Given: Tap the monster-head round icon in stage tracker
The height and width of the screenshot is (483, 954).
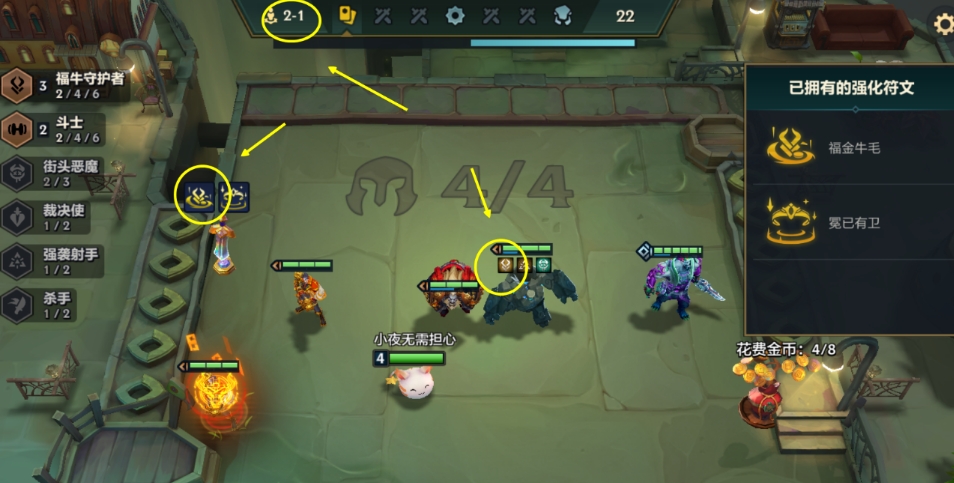Looking at the screenshot, I should pos(562,16).
